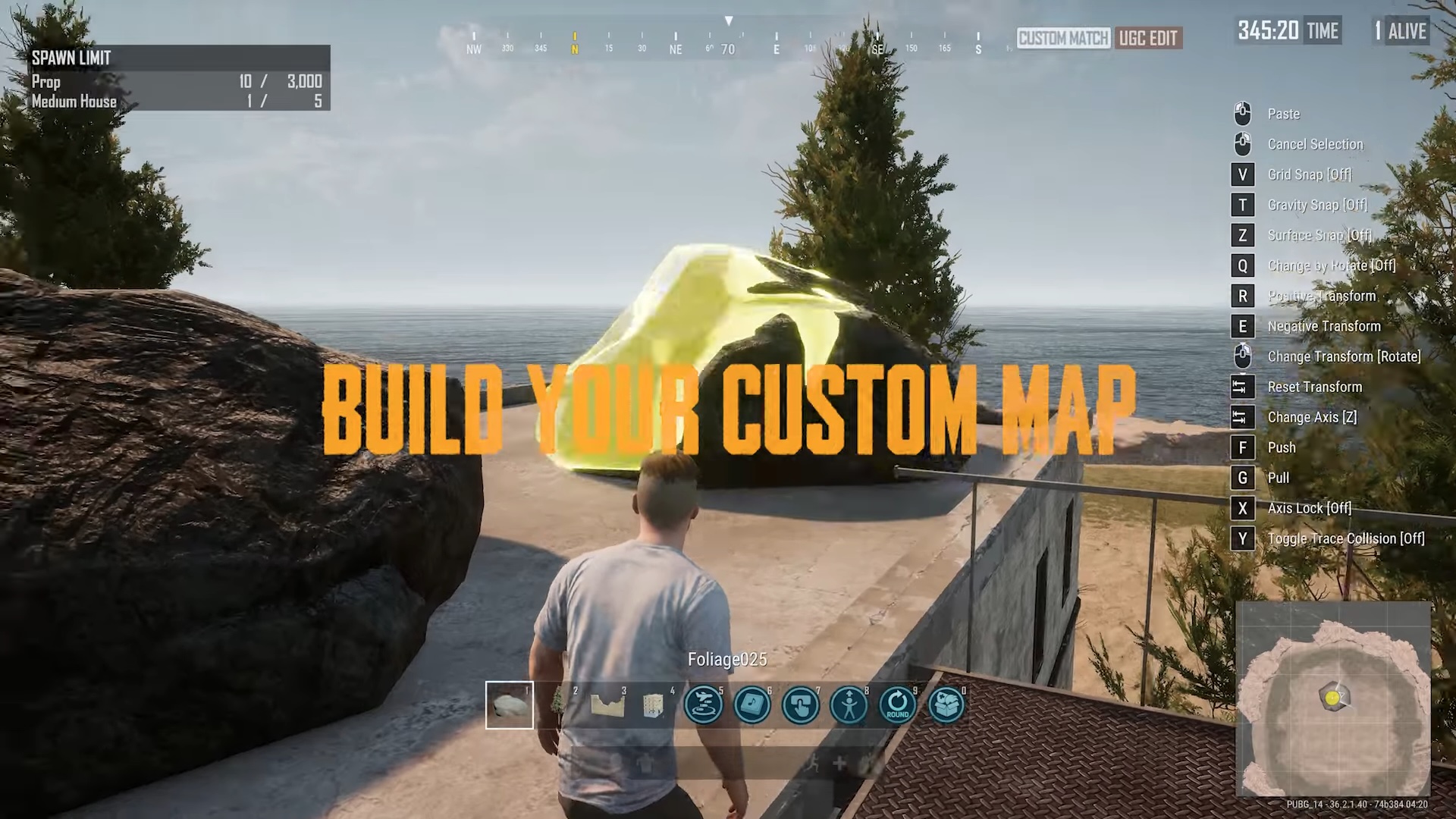Click the Change Axis [Z] entry
Screen dimensions: 1456x819
point(1312,417)
